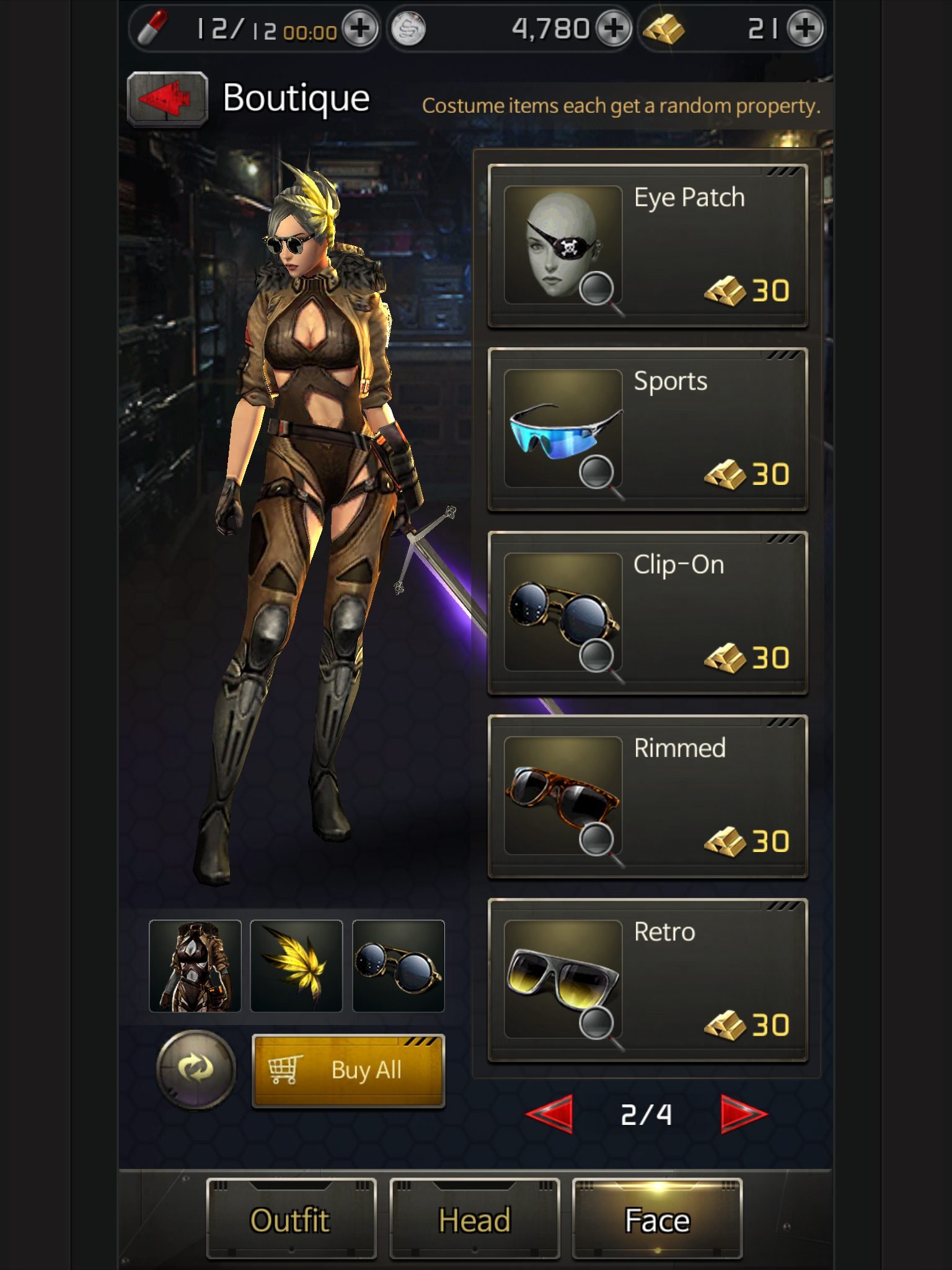Go to the next item page
The height and width of the screenshot is (1270, 952).
coord(743,1114)
